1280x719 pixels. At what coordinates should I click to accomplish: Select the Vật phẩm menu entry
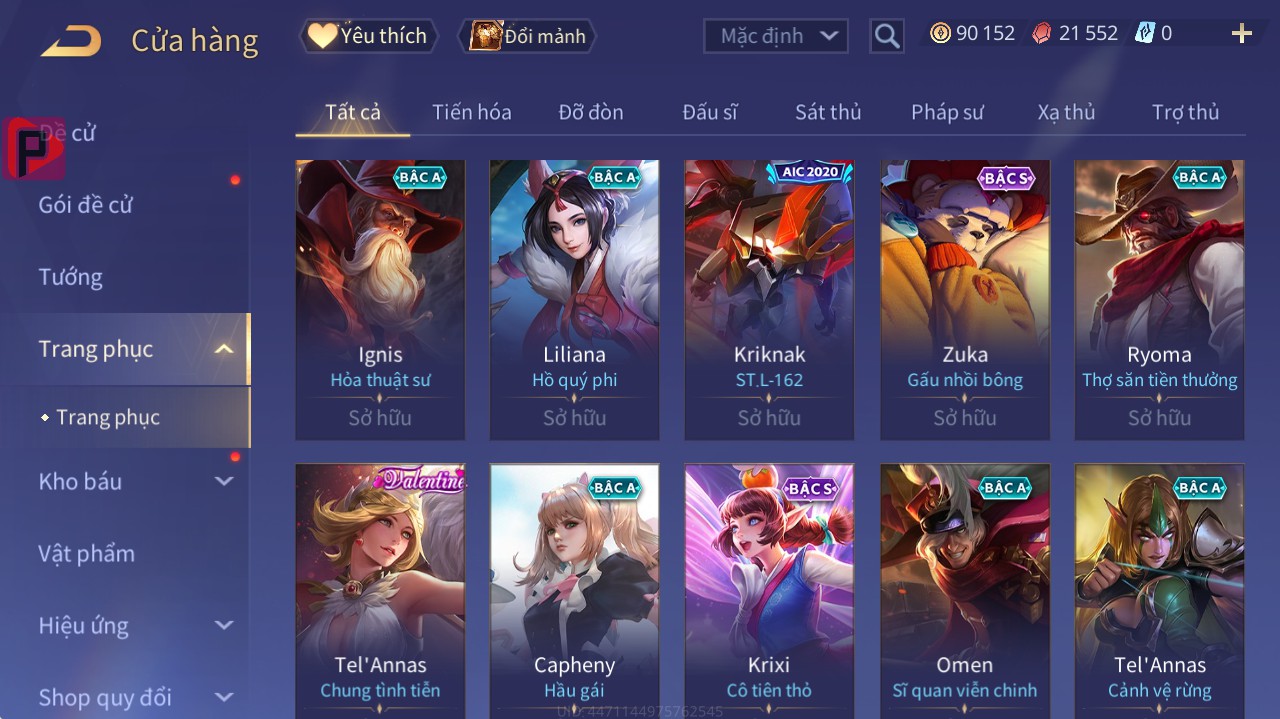87,554
